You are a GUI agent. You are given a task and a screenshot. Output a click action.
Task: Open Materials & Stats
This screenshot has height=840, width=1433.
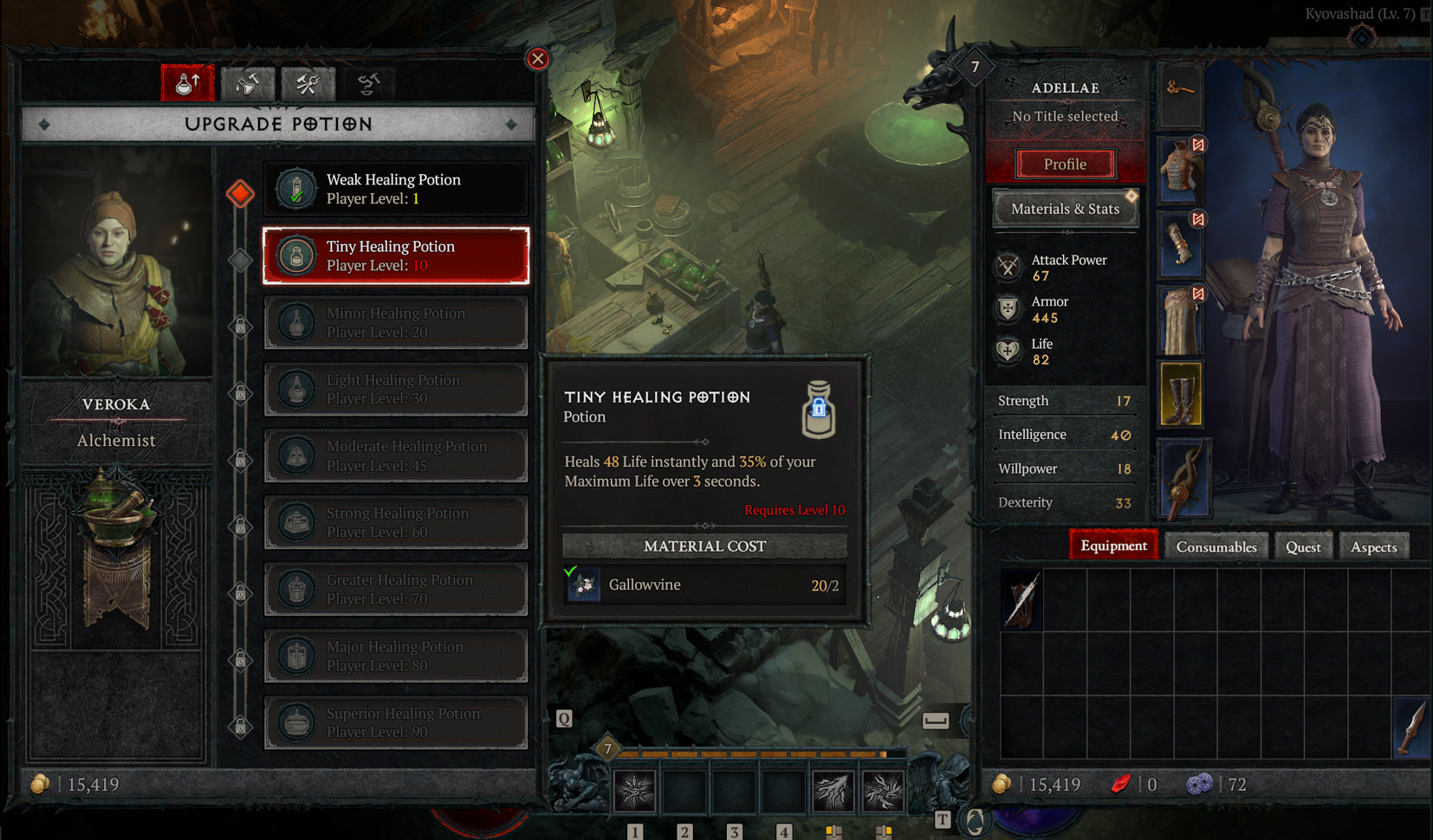1065,209
